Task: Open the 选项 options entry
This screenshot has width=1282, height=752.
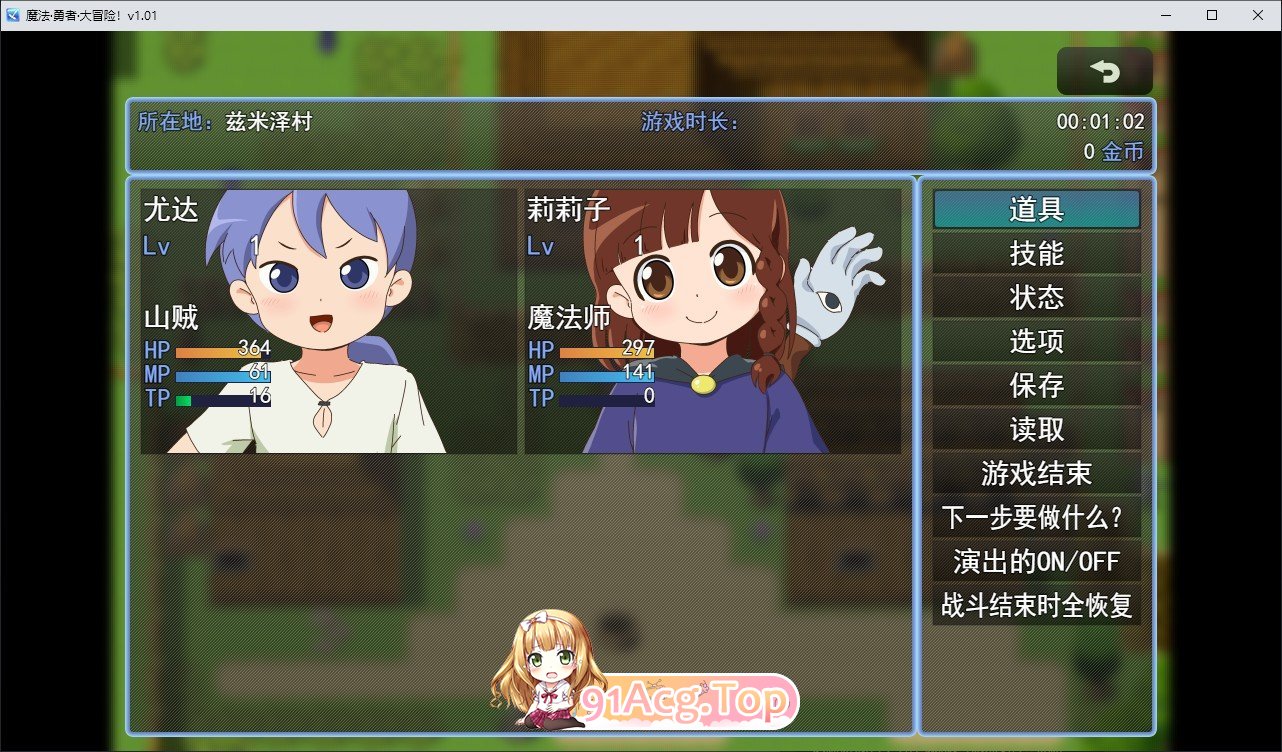Action: pos(1036,341)
